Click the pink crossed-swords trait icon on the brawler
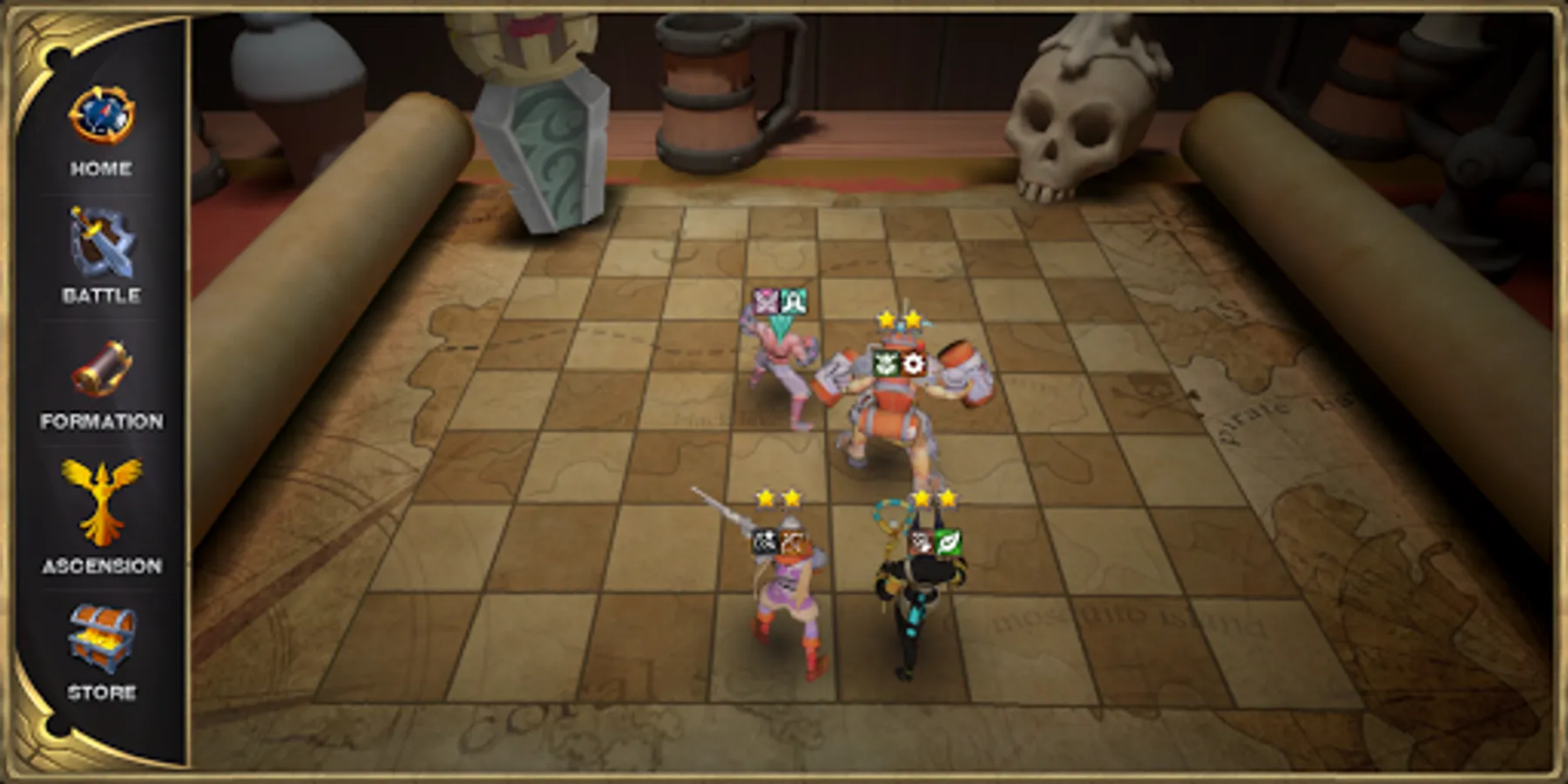This screenshot has width=1568, height=784. (x=766, y=301)
